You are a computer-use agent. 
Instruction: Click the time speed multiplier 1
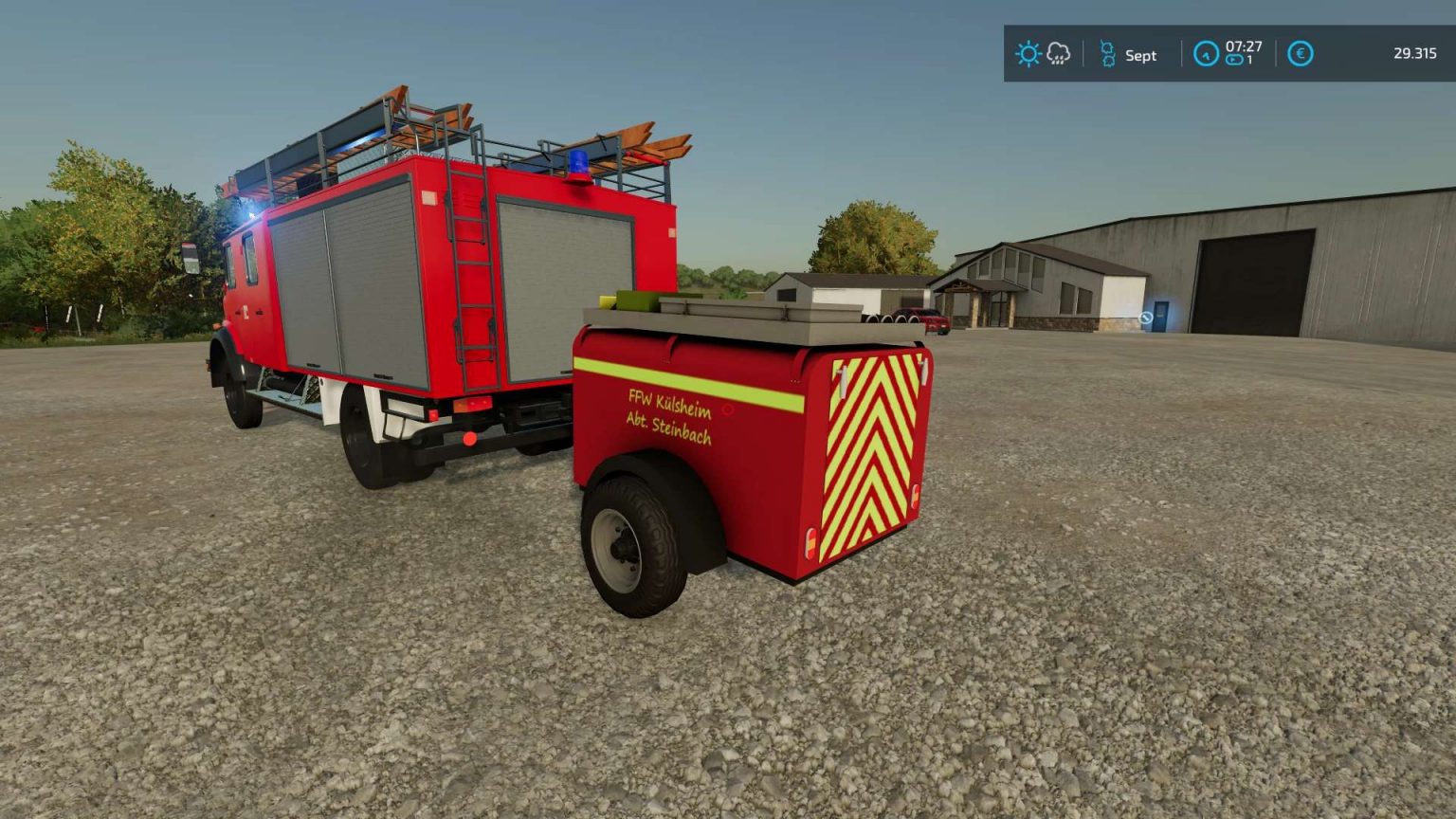pyautogui.click(x=1250, y=61)
